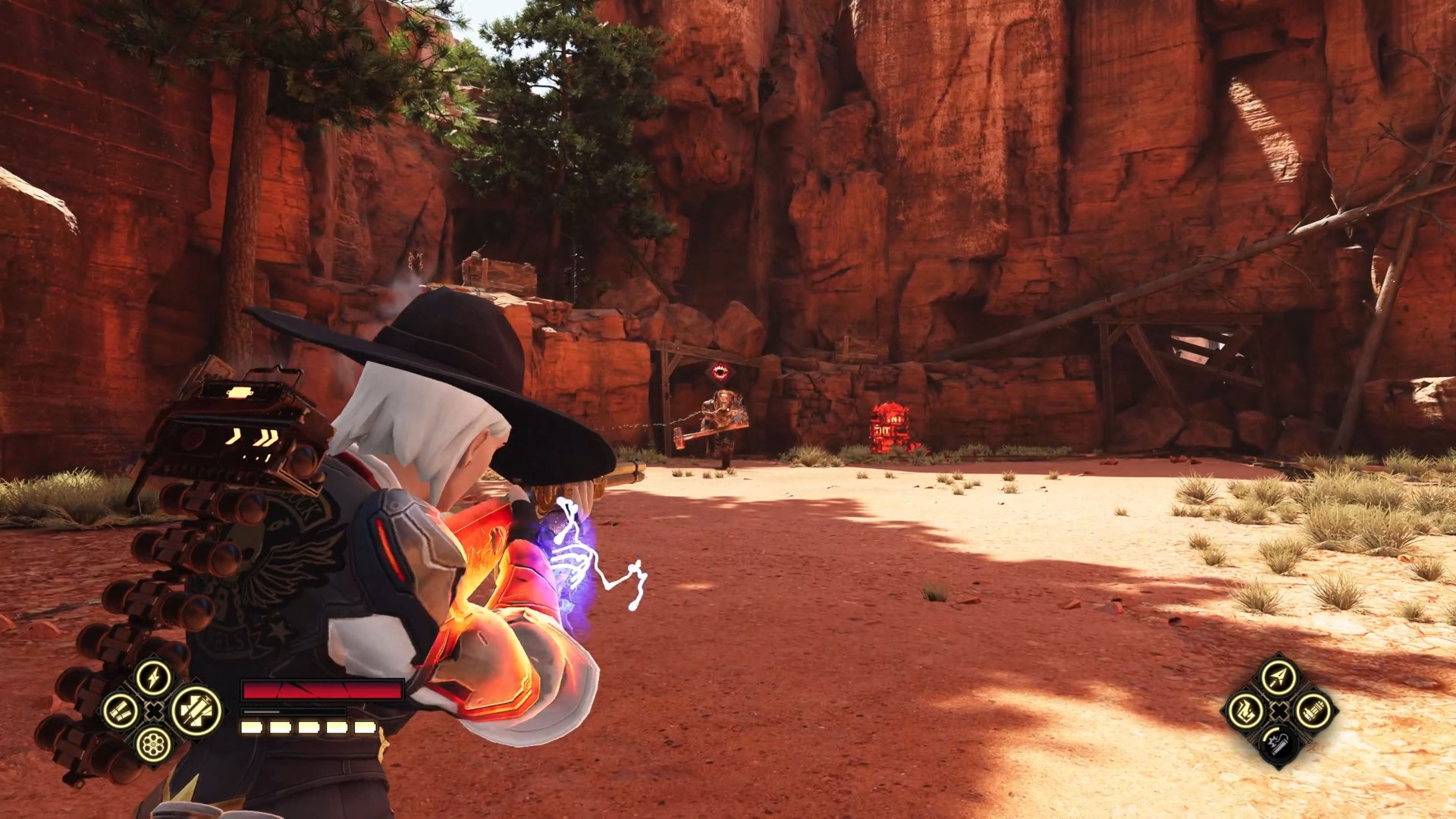Click the X emblem at right ability cluster center

1278,711
